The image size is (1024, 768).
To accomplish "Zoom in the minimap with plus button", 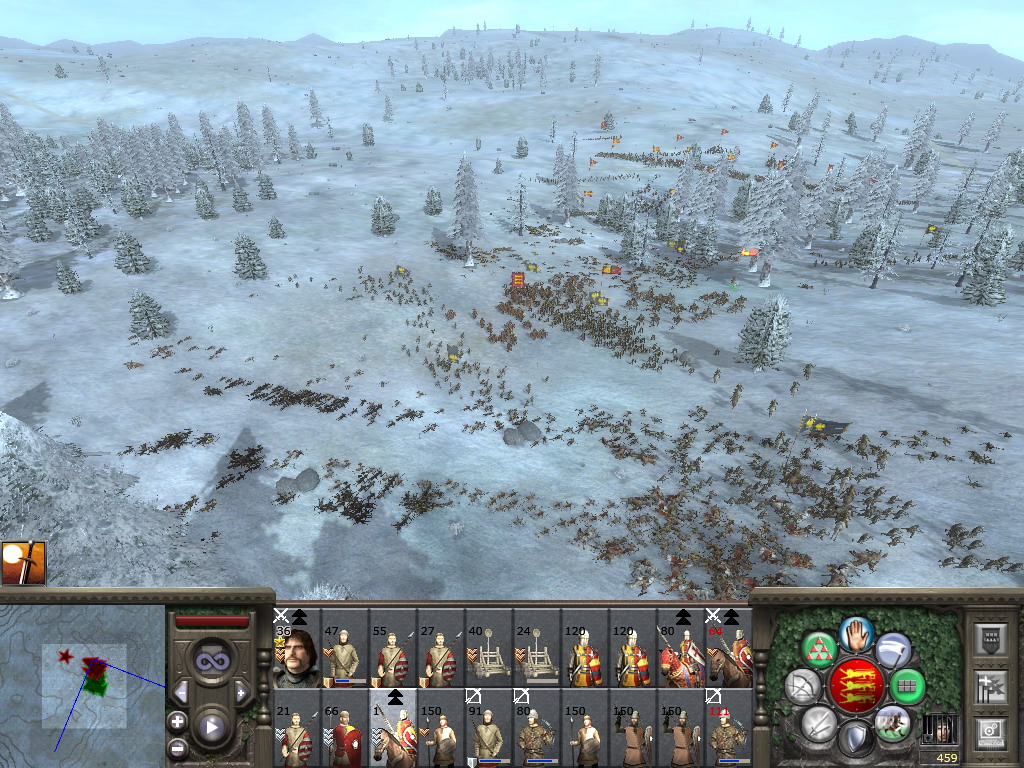I will 177,721.
